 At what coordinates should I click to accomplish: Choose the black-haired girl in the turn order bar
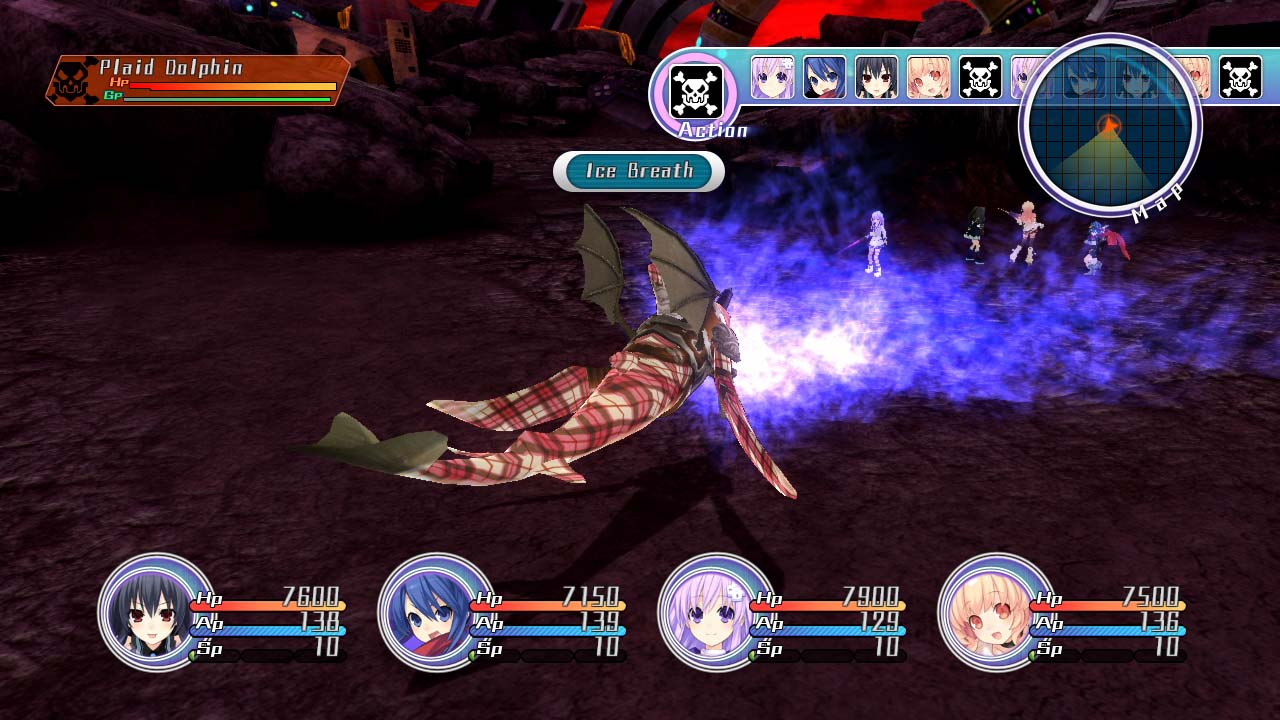click(x=876, y=78)
